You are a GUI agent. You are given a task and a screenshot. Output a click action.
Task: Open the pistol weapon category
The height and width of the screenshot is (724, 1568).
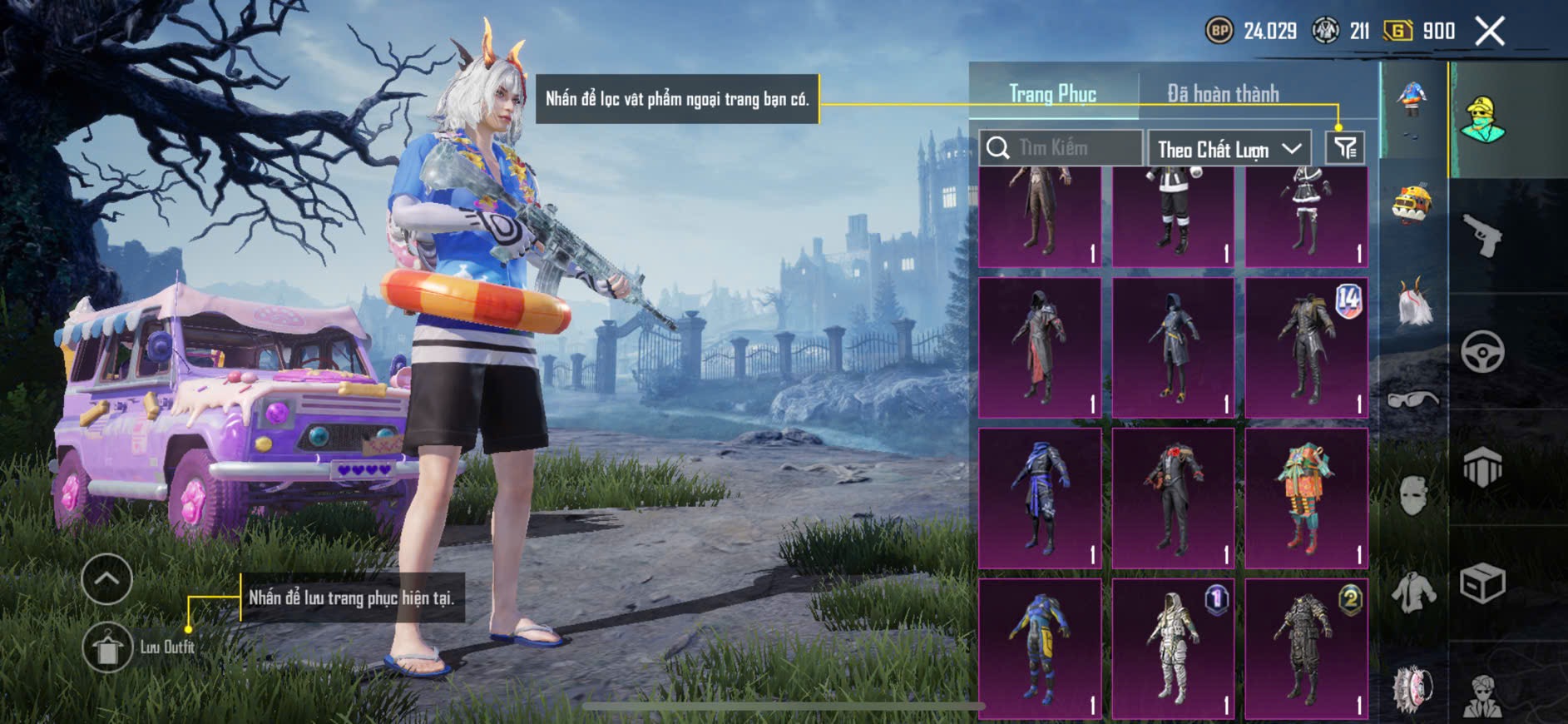pos(1482,236)
